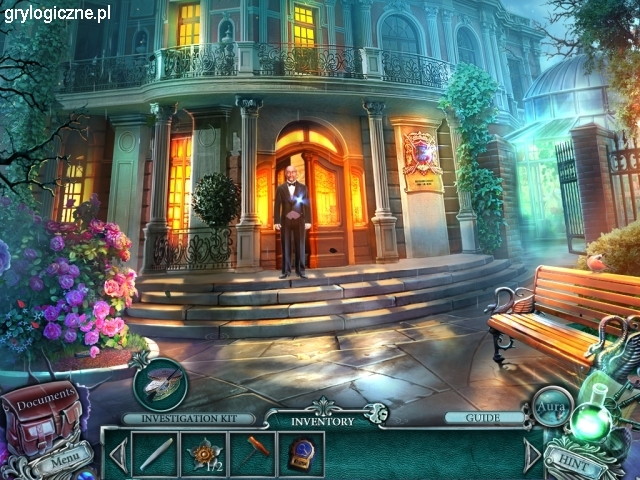Select the thin metal rod inventory item

tap(155, 453)
